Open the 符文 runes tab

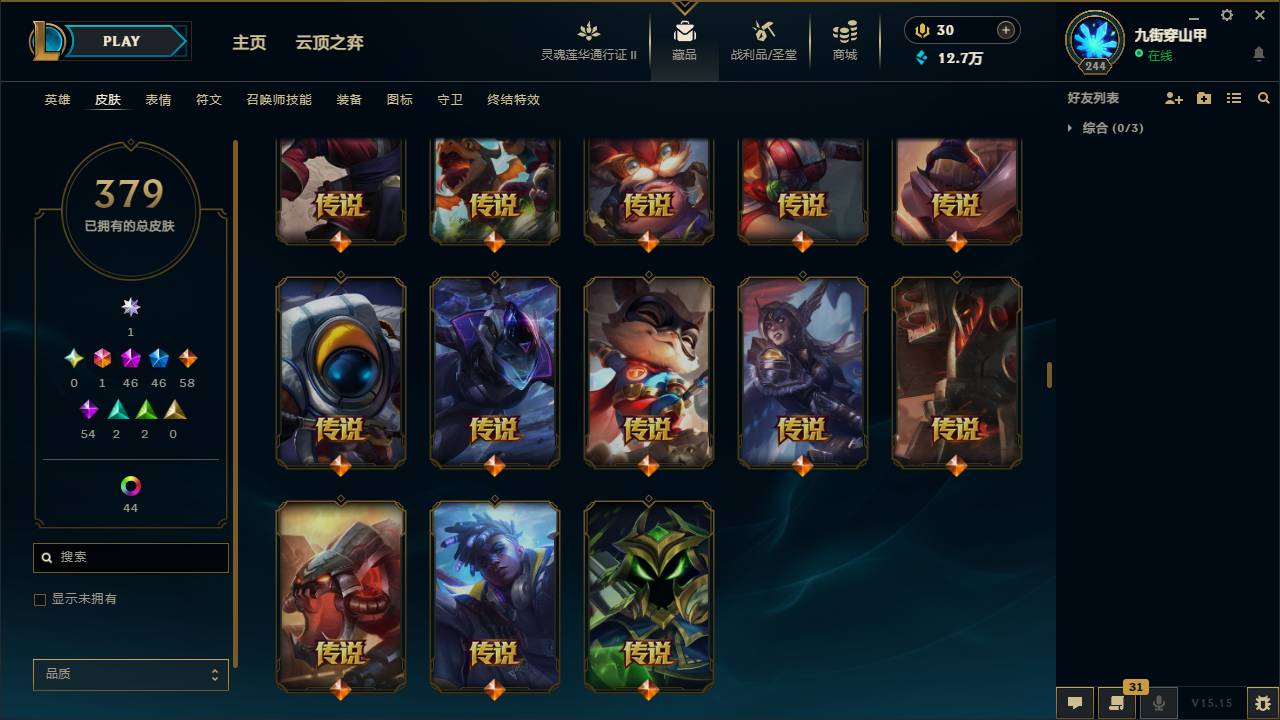pos(209,100)
